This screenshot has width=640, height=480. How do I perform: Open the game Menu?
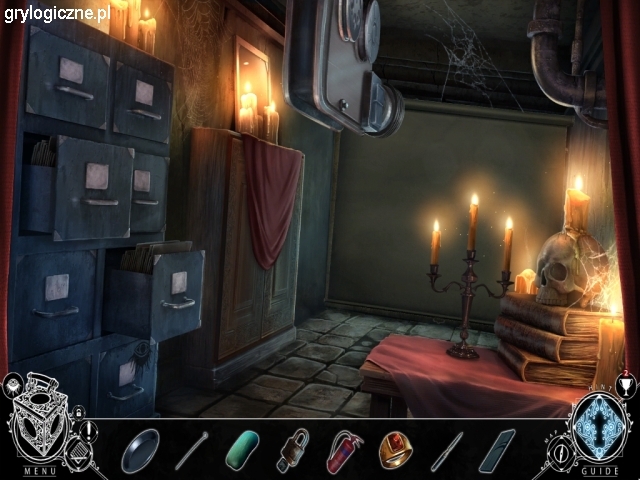pos(40,471)
